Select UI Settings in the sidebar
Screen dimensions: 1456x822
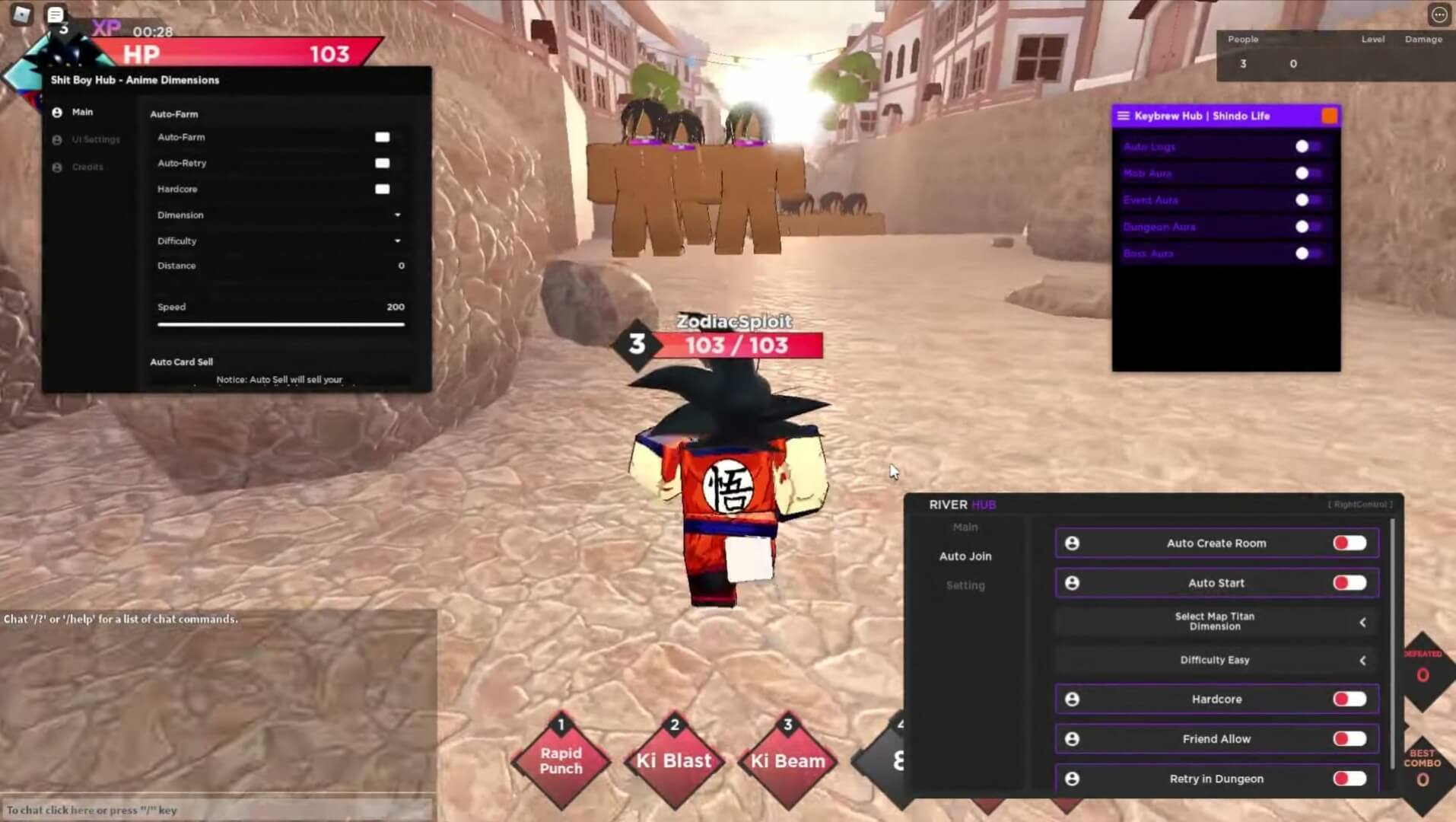[x=94, y=139]
